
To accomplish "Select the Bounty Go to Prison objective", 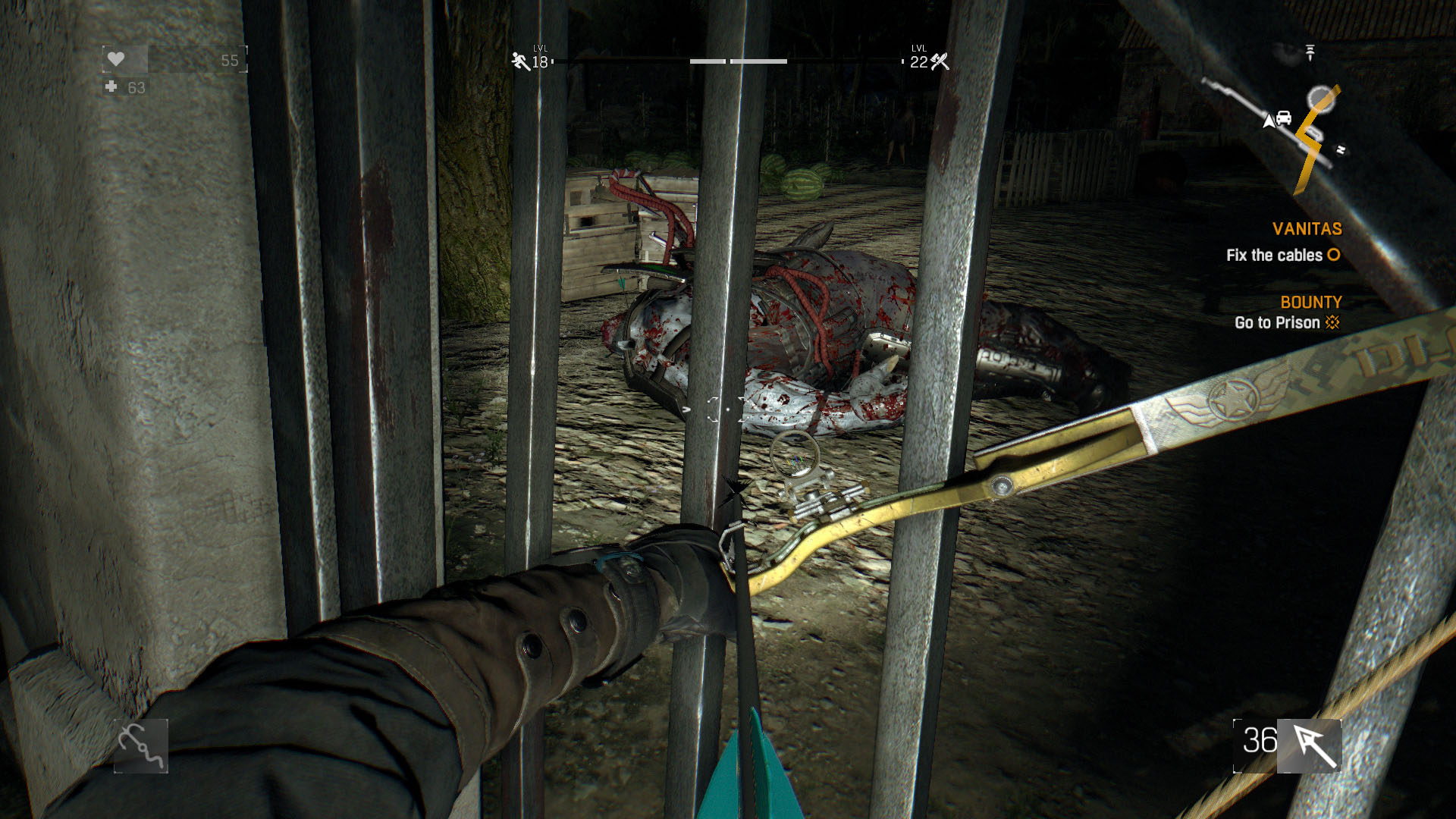I will (1287, 322).
